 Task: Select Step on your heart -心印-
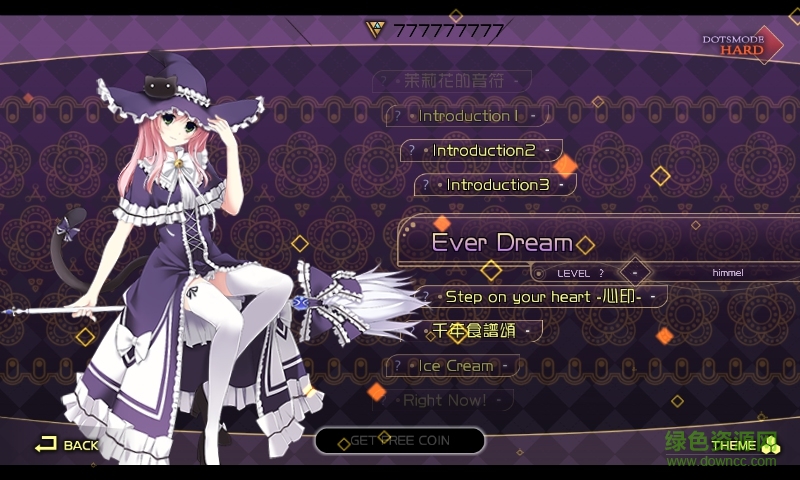540,297
